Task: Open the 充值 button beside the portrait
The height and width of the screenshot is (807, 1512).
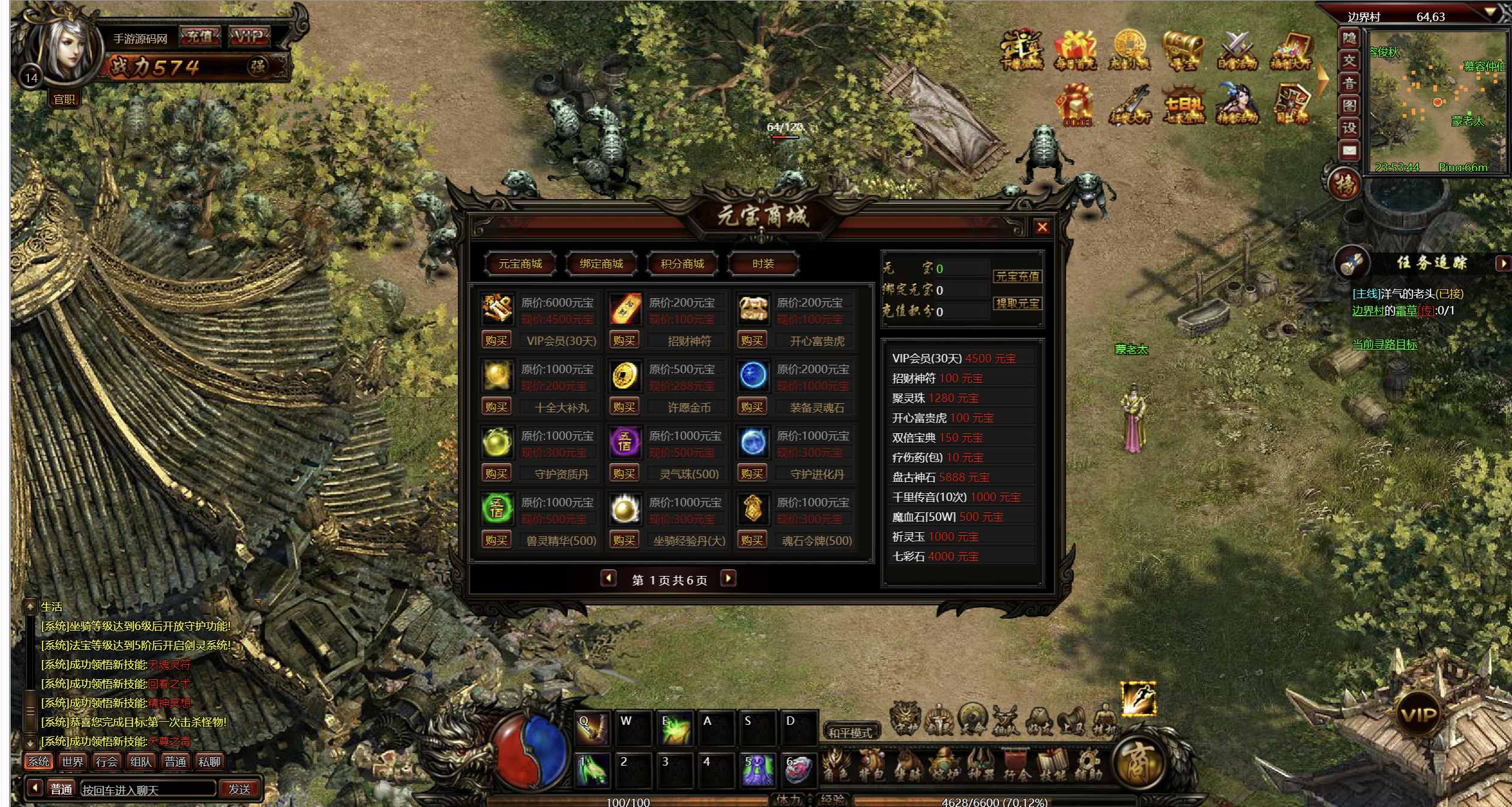Action: point(200,37)
